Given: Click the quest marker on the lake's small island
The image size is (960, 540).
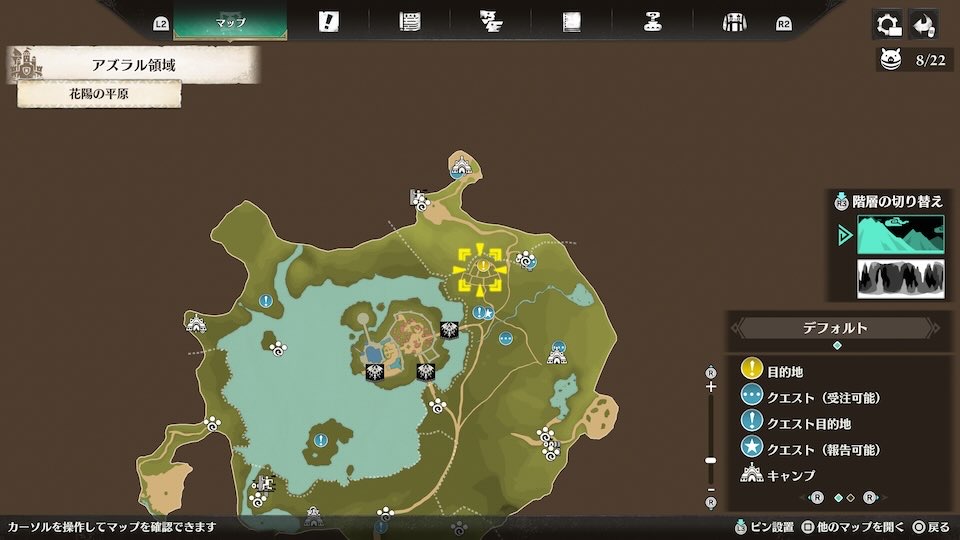Looking at the screenshot, I should click(x=320, y=439).
